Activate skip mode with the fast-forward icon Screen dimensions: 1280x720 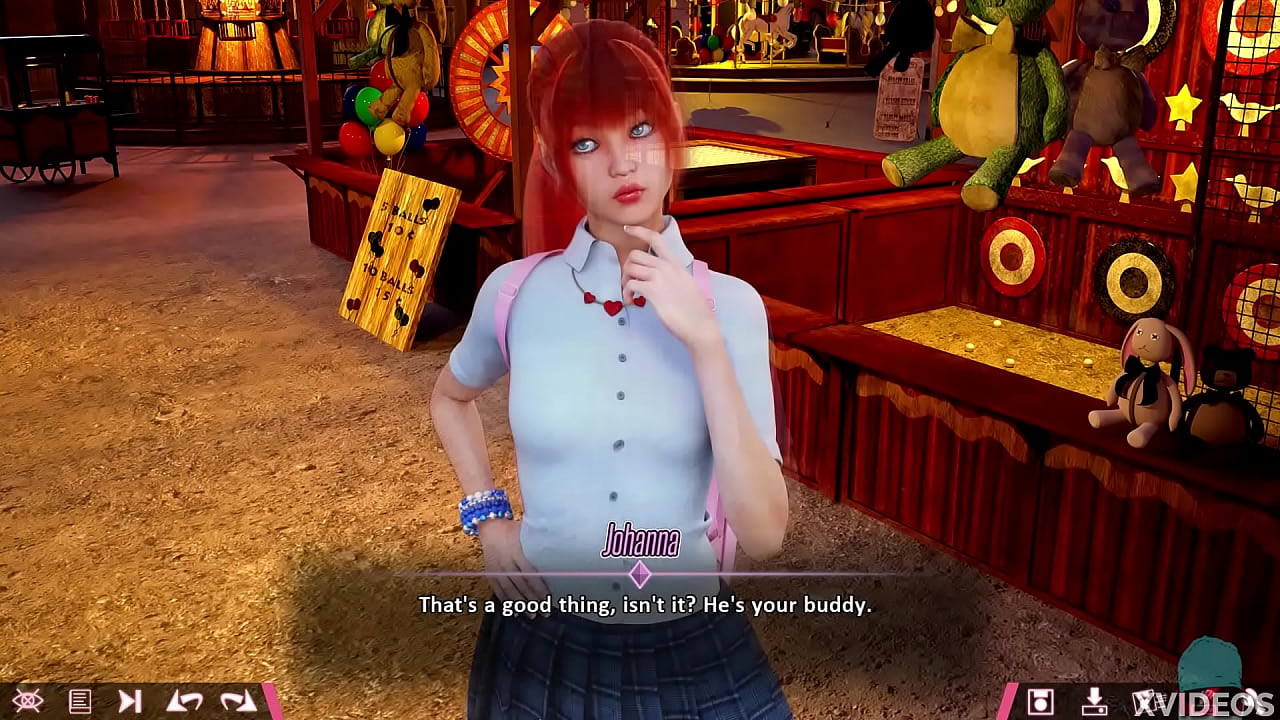(x=129, y=700)
